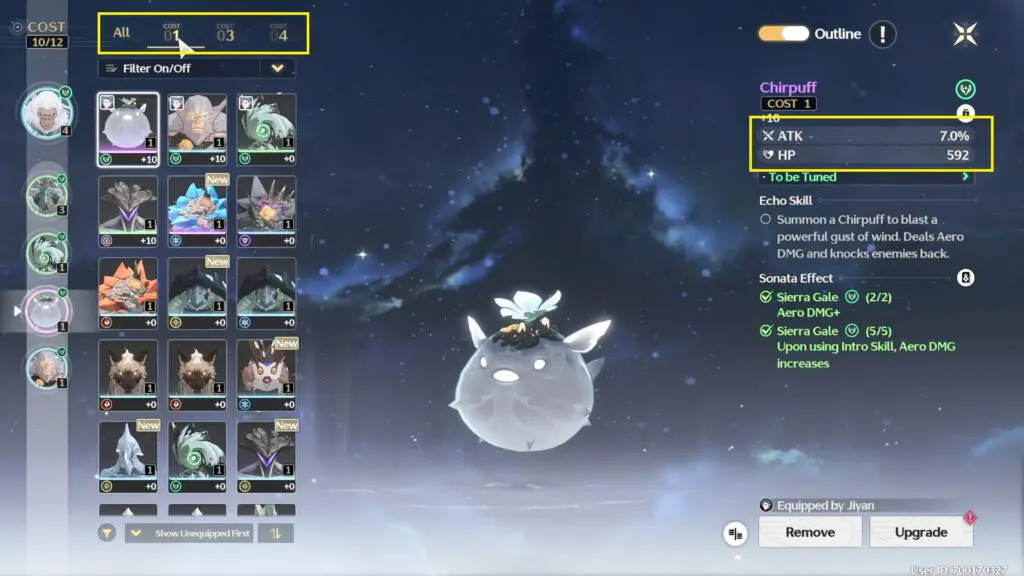Screen dimensions: 1024x576
Task: Select the equipped Chirpuff echo thumbnail
Action: (128, 130)
